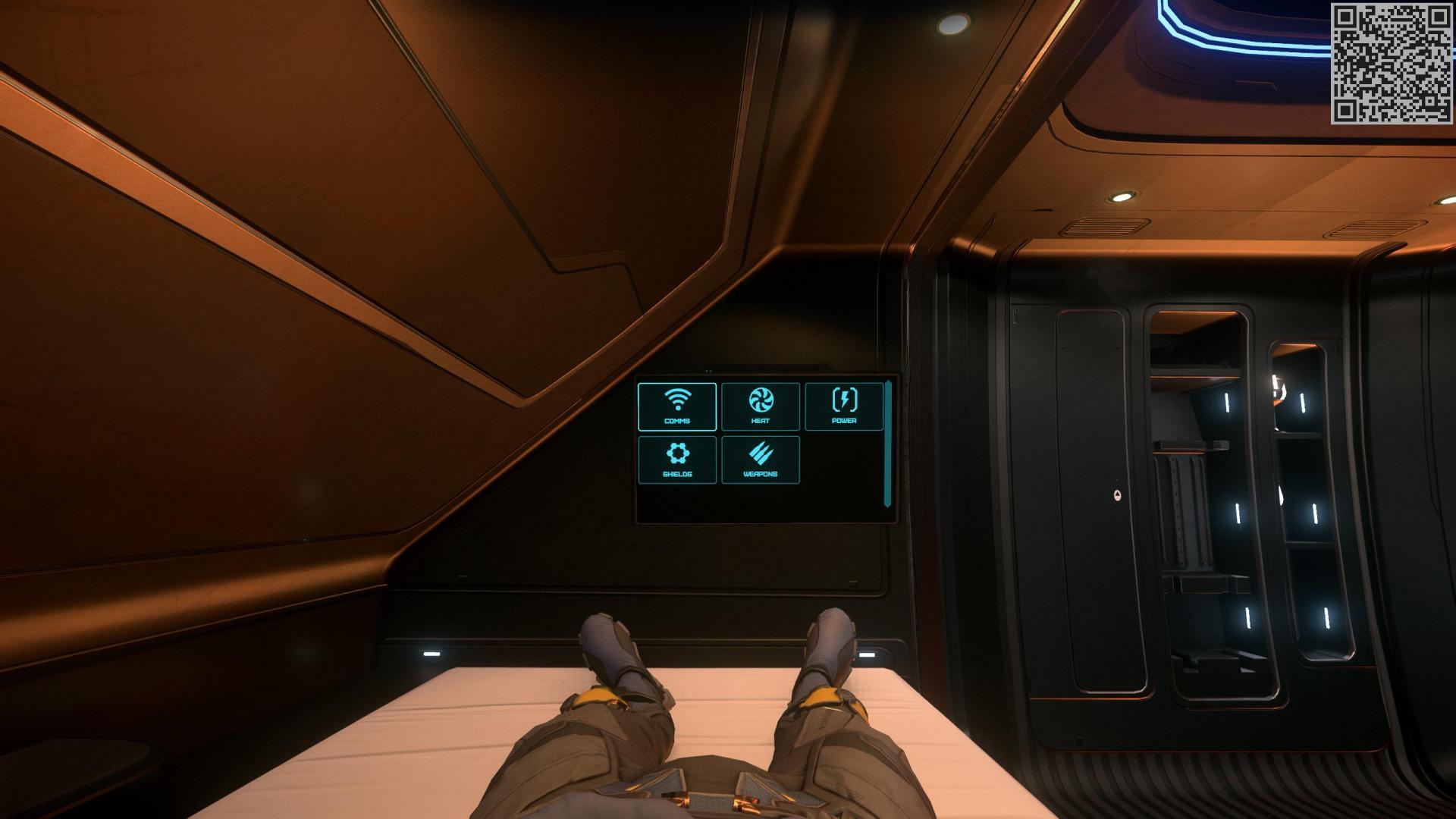
Task: Select the SHIELDS gear icon
Action: [677, 452]
